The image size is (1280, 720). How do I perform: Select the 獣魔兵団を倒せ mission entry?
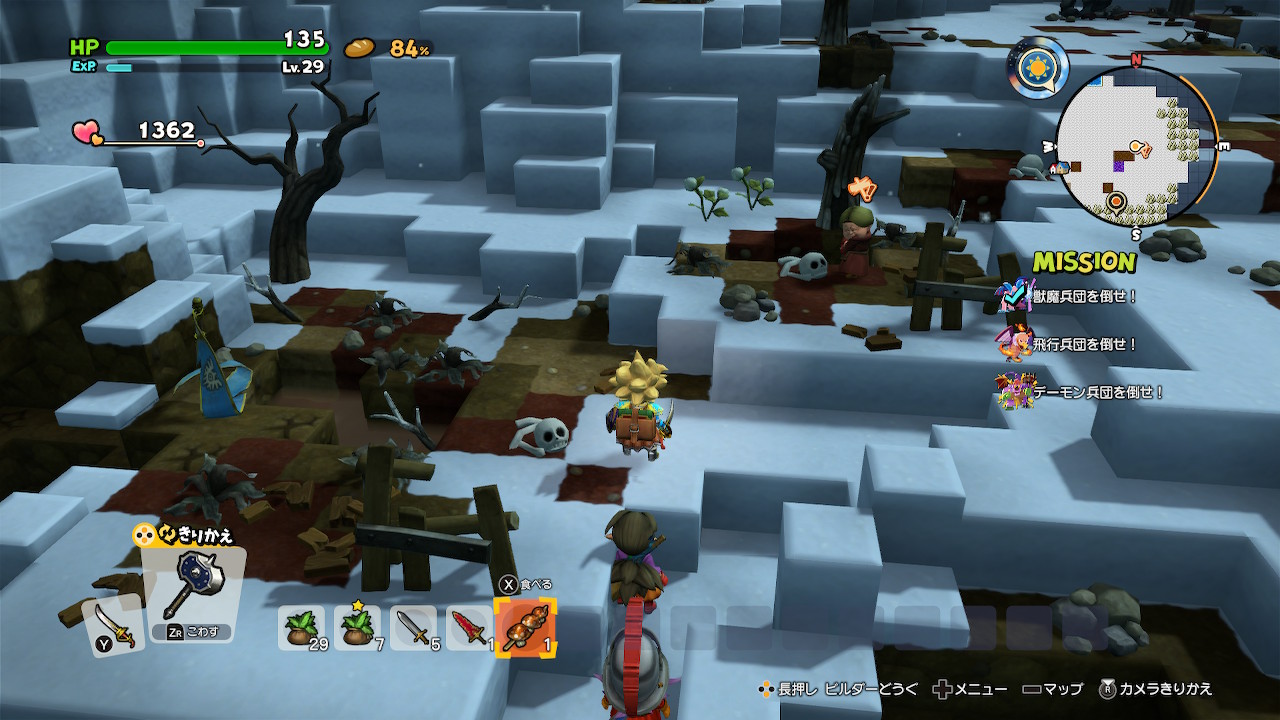[1085, 297]
